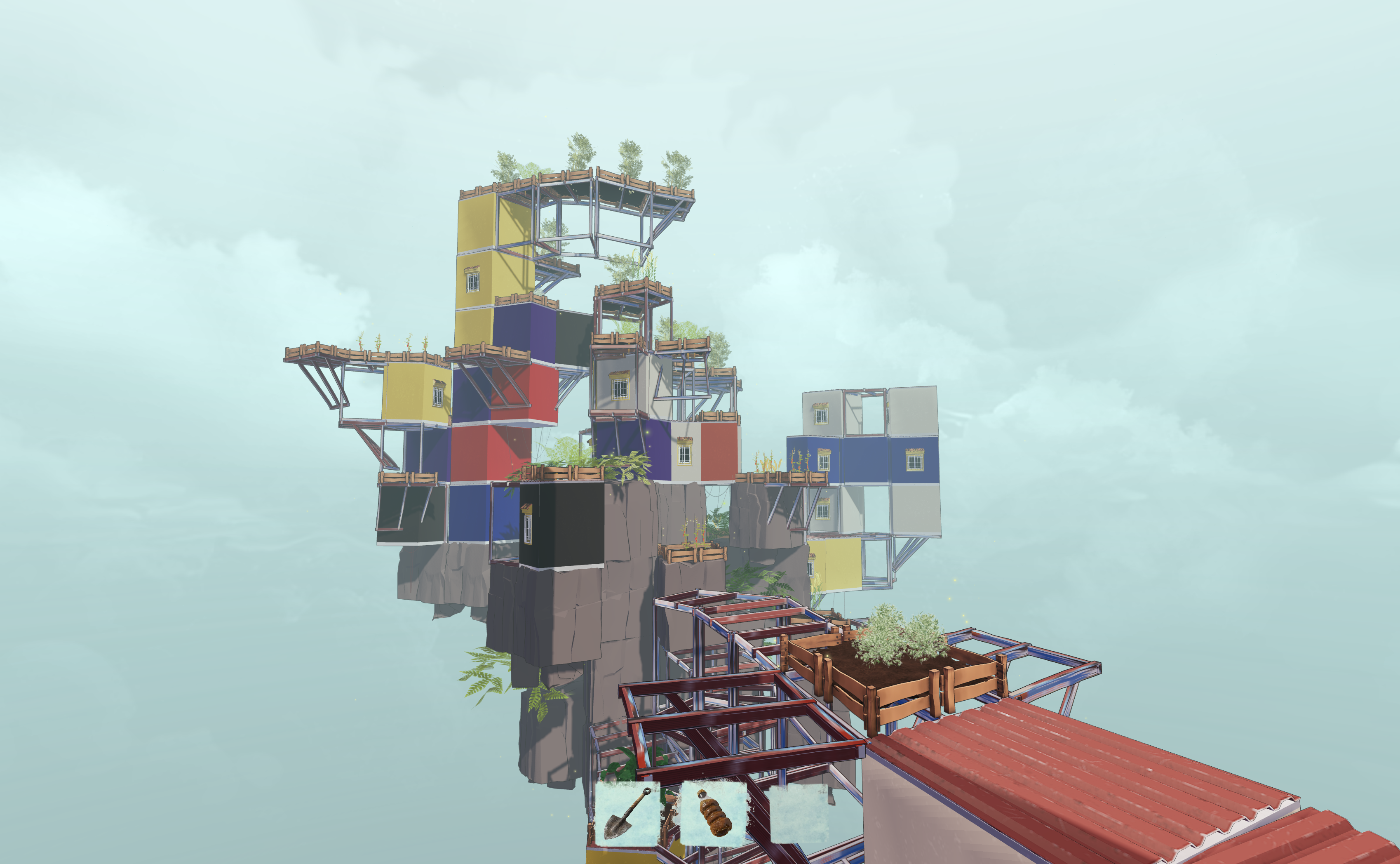Click the empty third hotbar slot
The width and height of the screenshot is (1400, 864).
(799, 813)
